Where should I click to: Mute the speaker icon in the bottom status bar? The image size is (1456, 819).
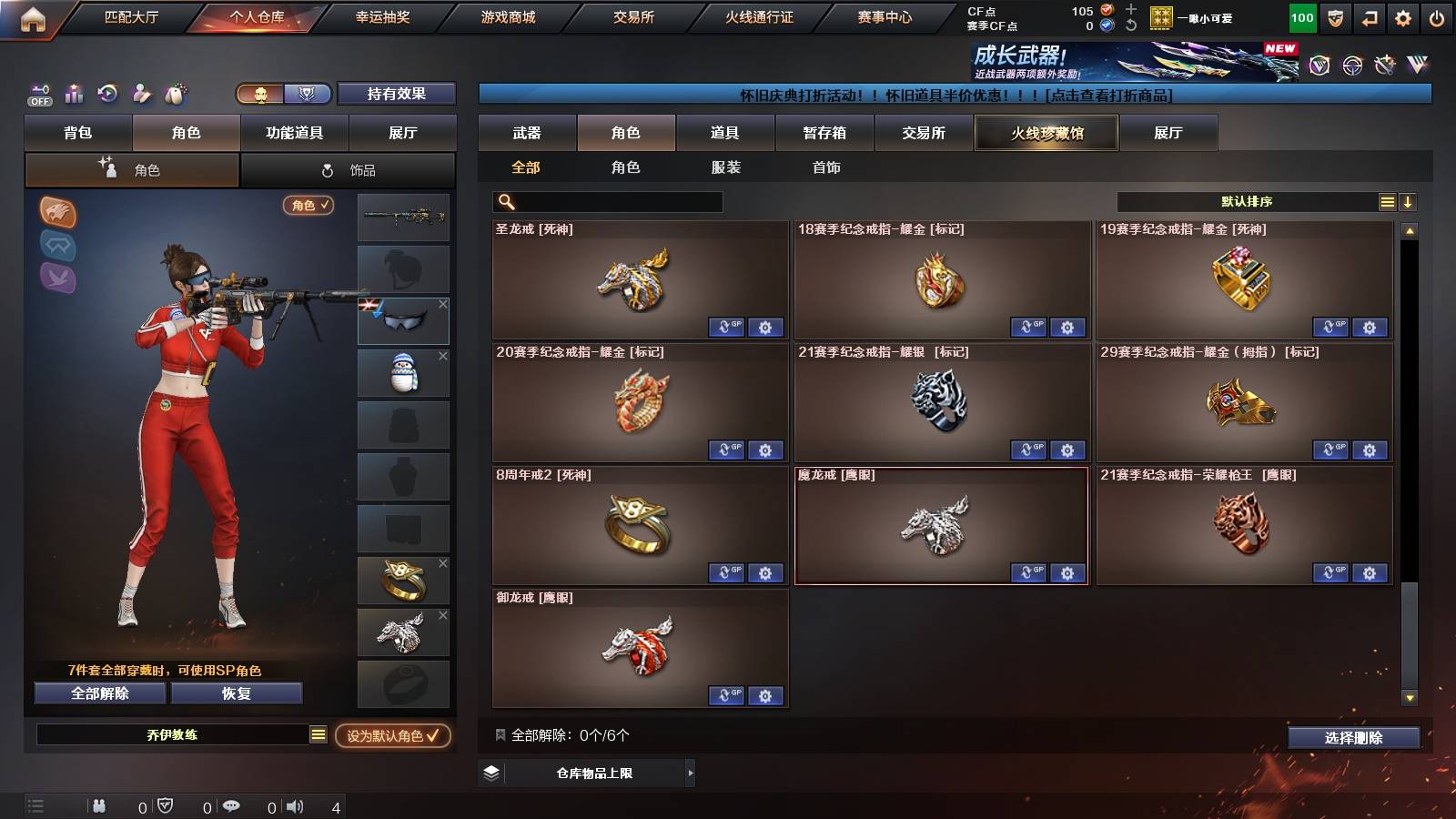[293, 805]
